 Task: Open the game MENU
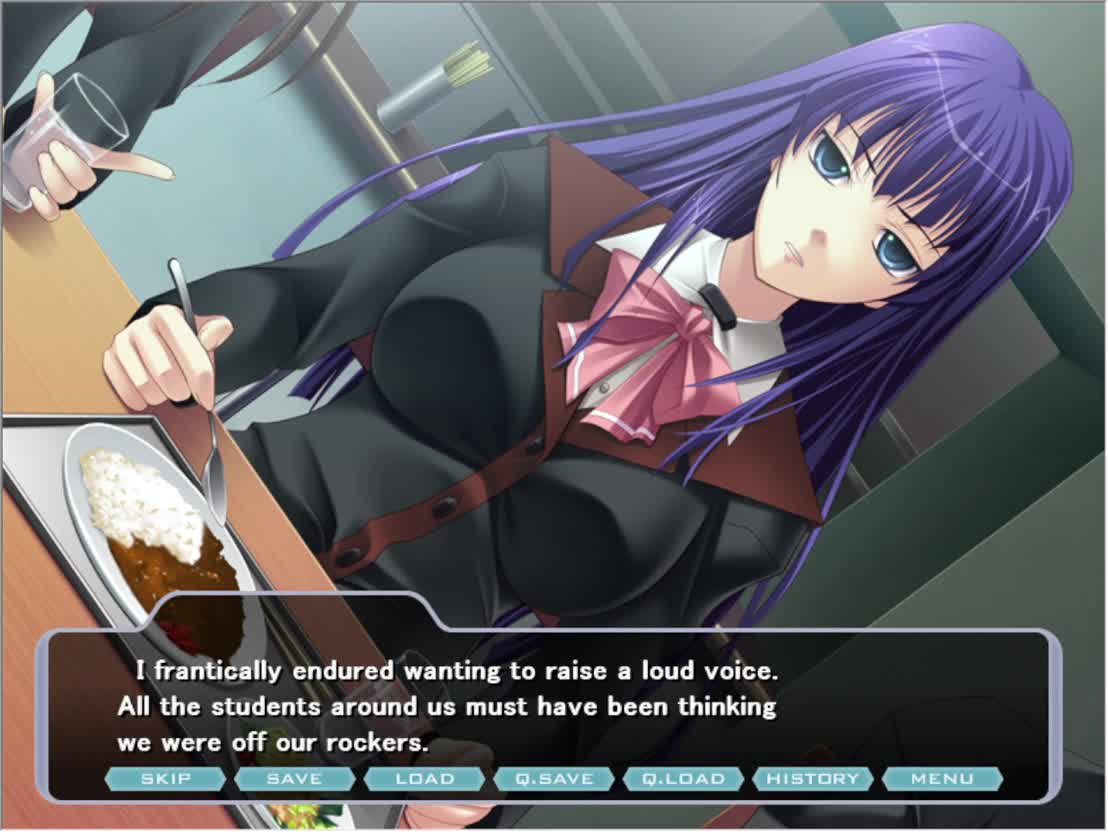coord(942,778)
